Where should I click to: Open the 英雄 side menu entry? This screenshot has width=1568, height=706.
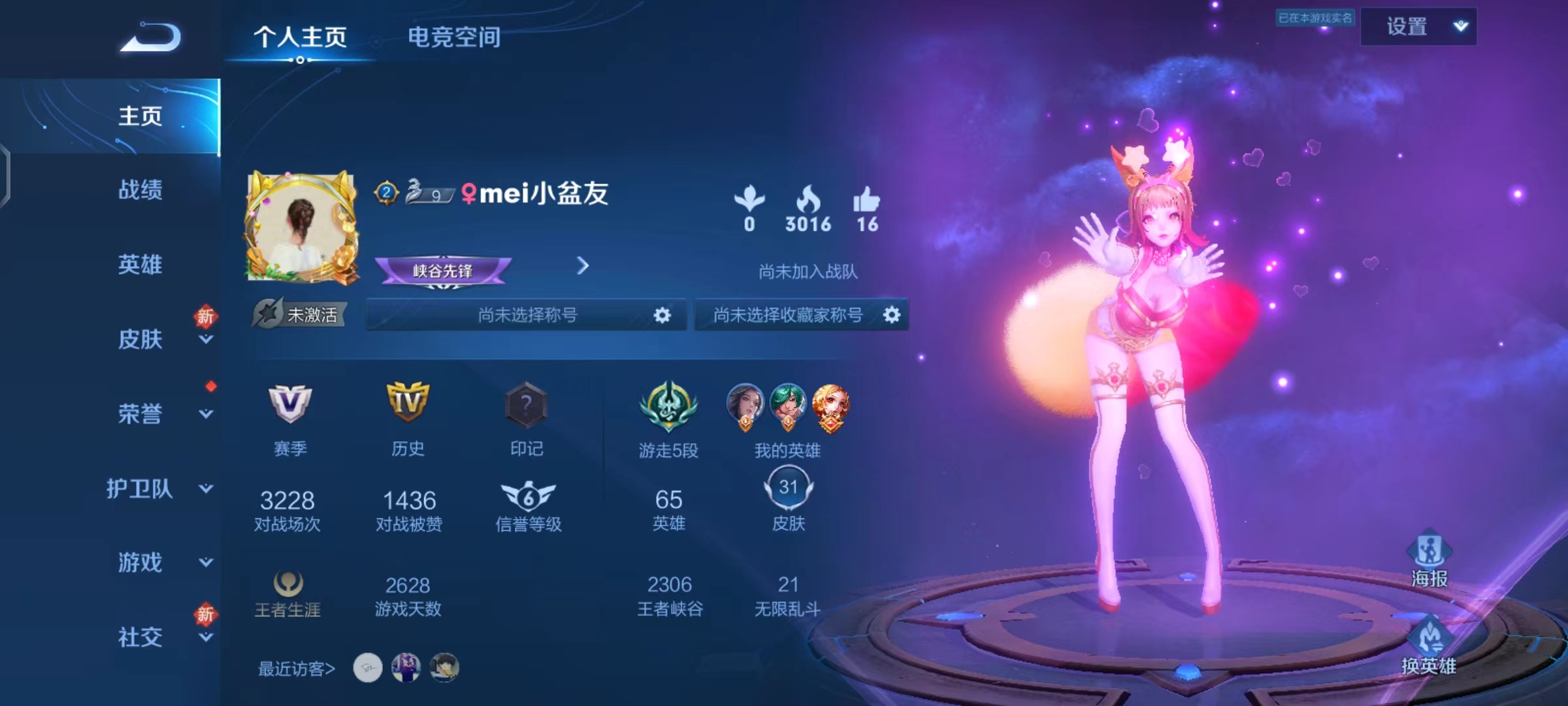click(x=140, y=265)
